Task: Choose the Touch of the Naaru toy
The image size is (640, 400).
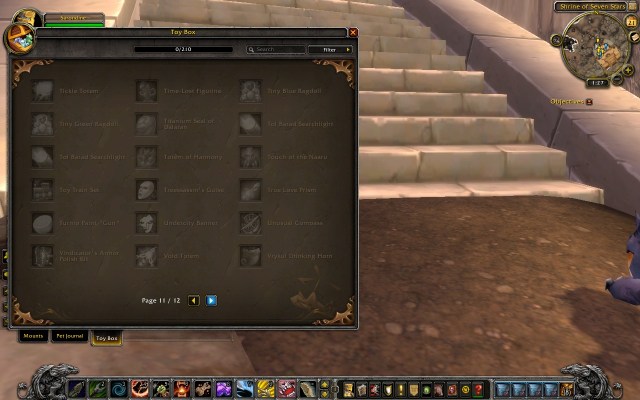Action: click(x=250, y=157)
